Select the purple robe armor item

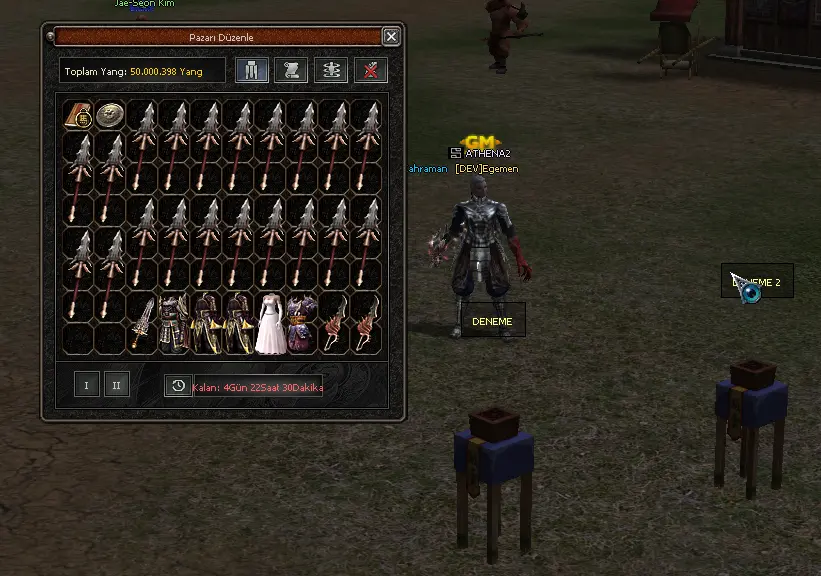point(302,323)
